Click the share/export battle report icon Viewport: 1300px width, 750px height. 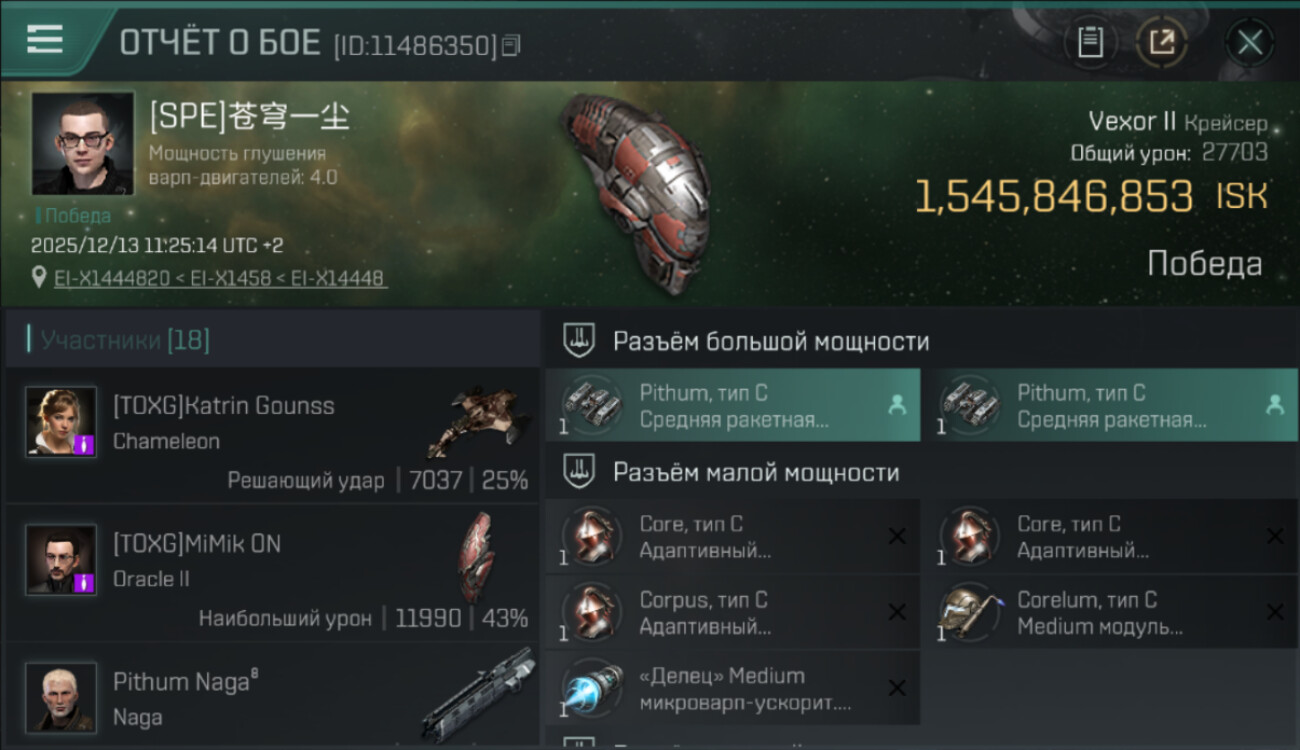coord(1163,42)
